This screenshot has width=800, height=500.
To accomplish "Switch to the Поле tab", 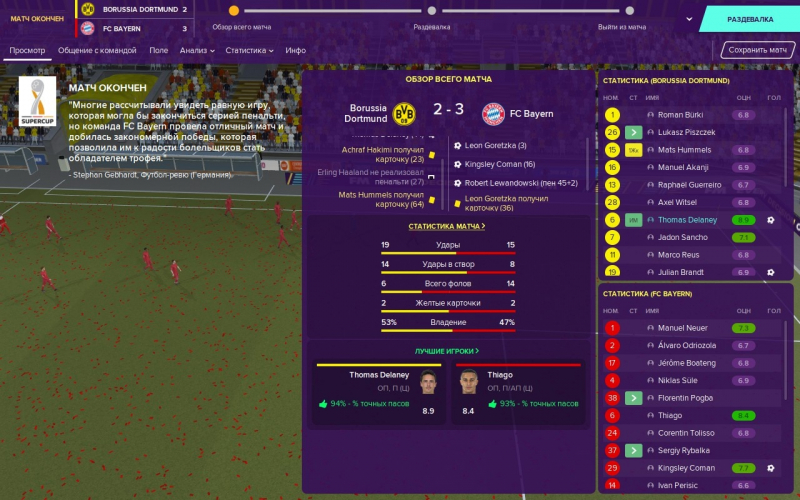I will pyautogui.click(x=158, y=50).
